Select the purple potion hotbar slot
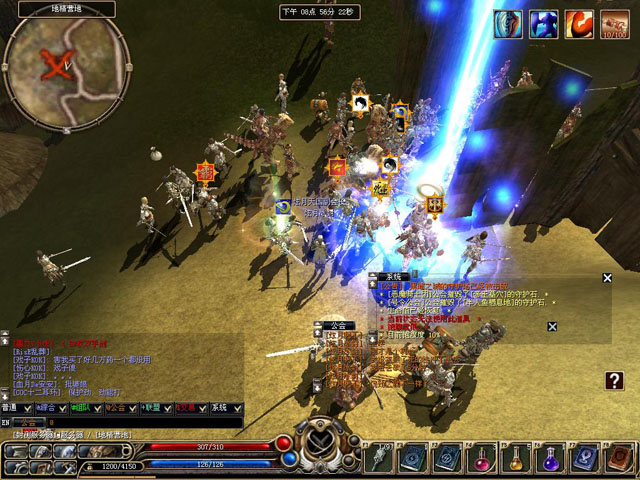The height and width of the screenshot is (480, 640). (x=550, y=458)
